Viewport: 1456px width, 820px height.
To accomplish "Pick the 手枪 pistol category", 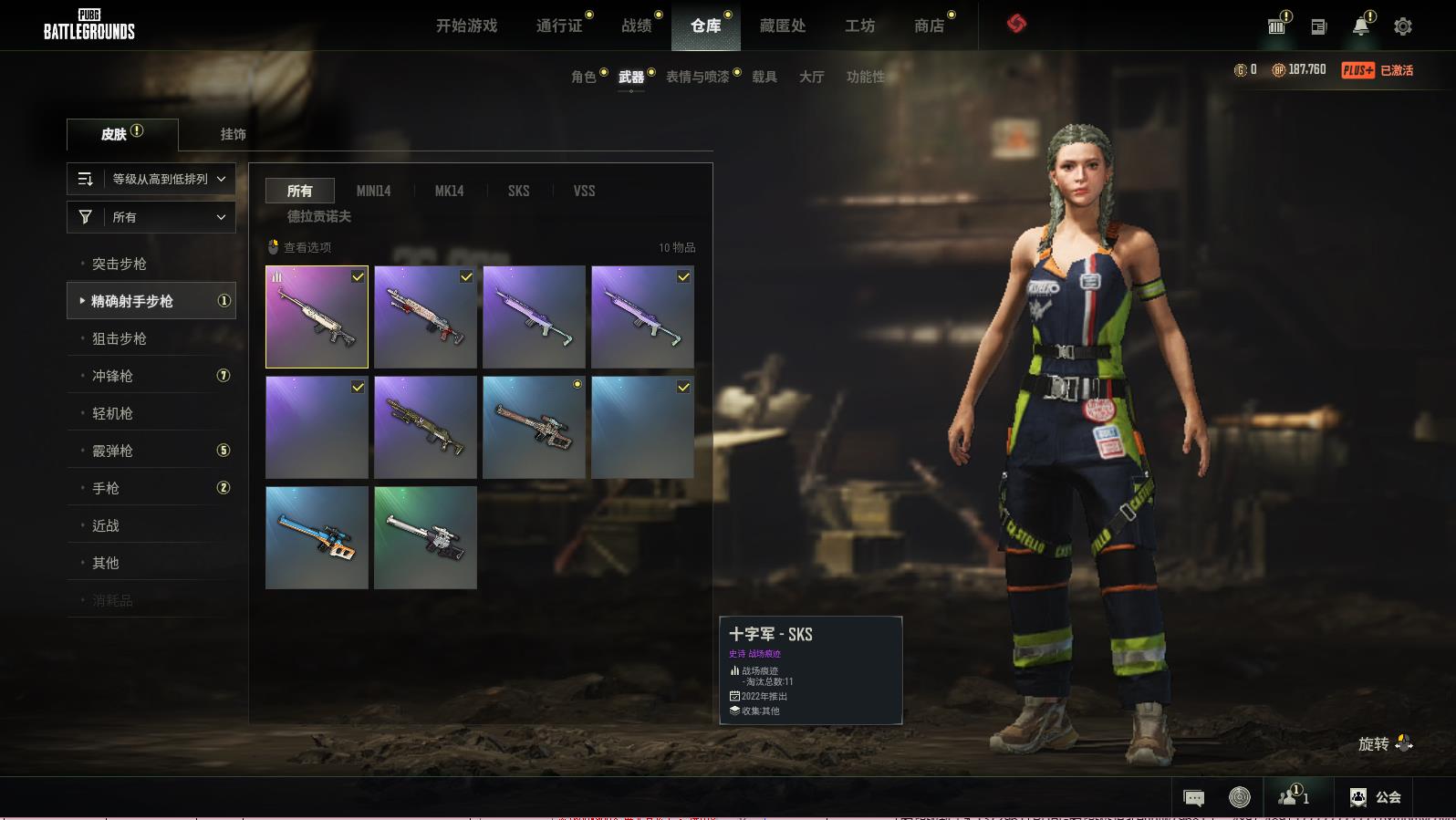I will pos(106,488).
